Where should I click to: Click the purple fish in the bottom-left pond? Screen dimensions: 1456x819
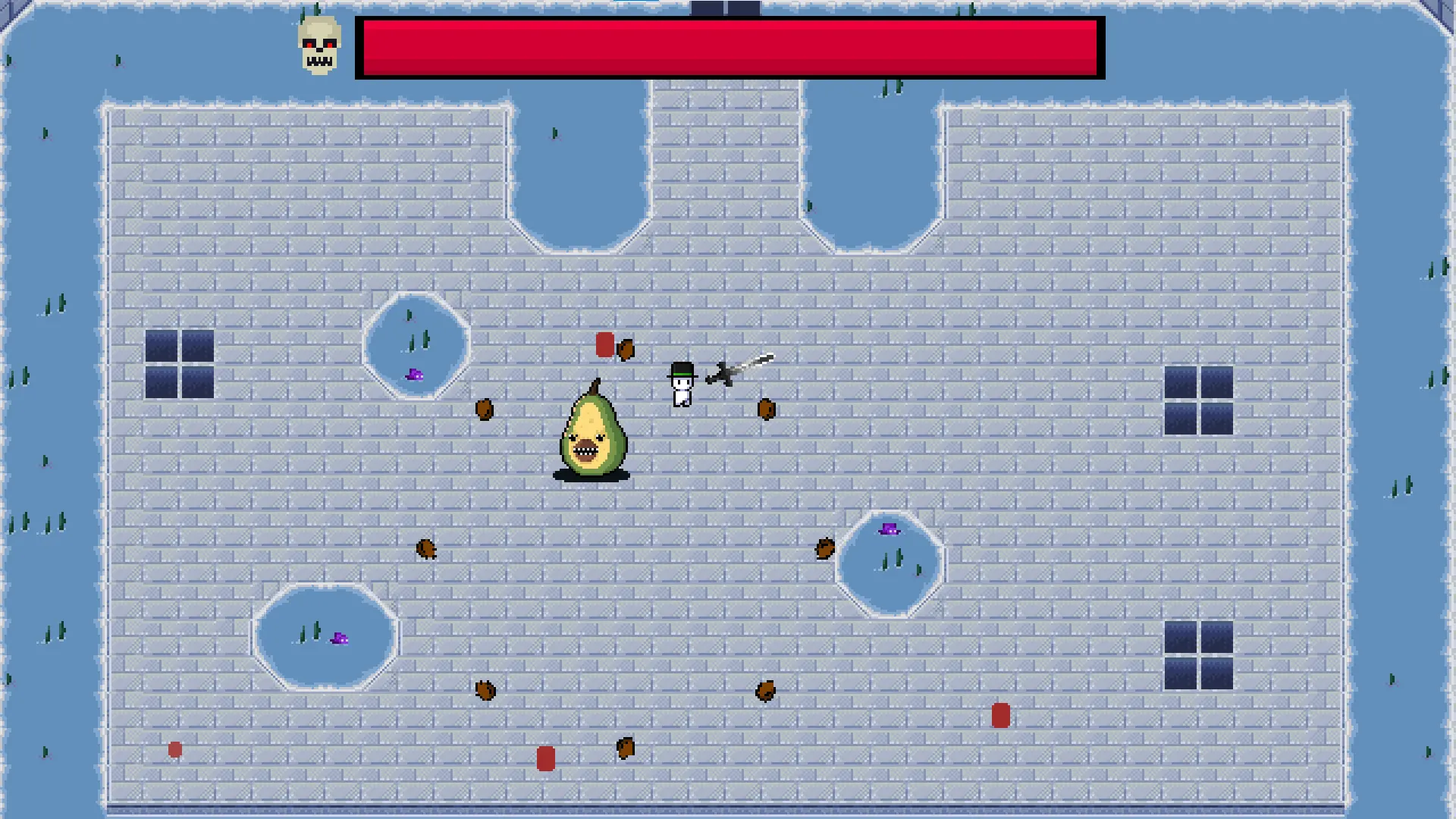339,639
